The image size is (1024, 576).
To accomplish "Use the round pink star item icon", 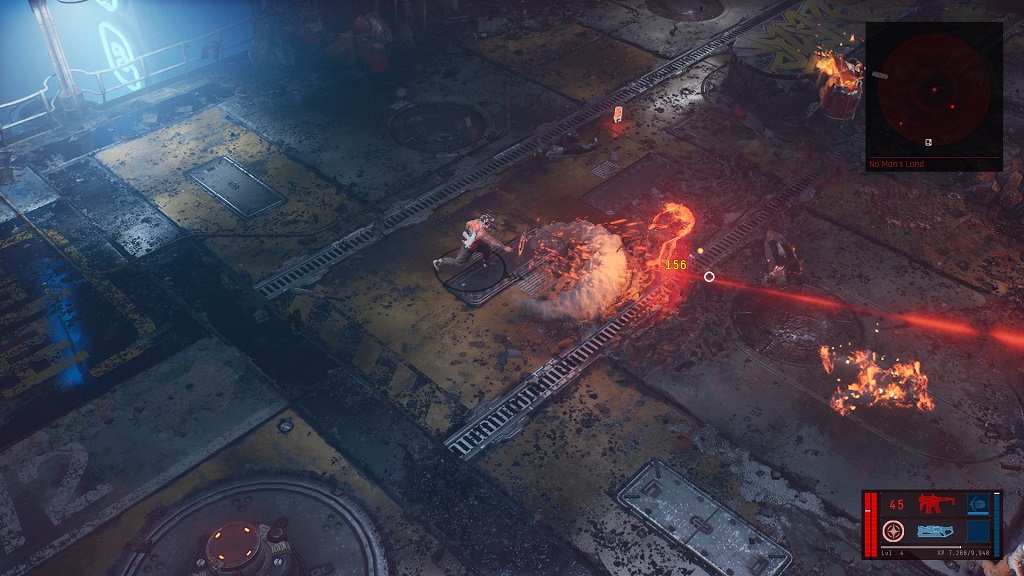I will tap(895, 531).
